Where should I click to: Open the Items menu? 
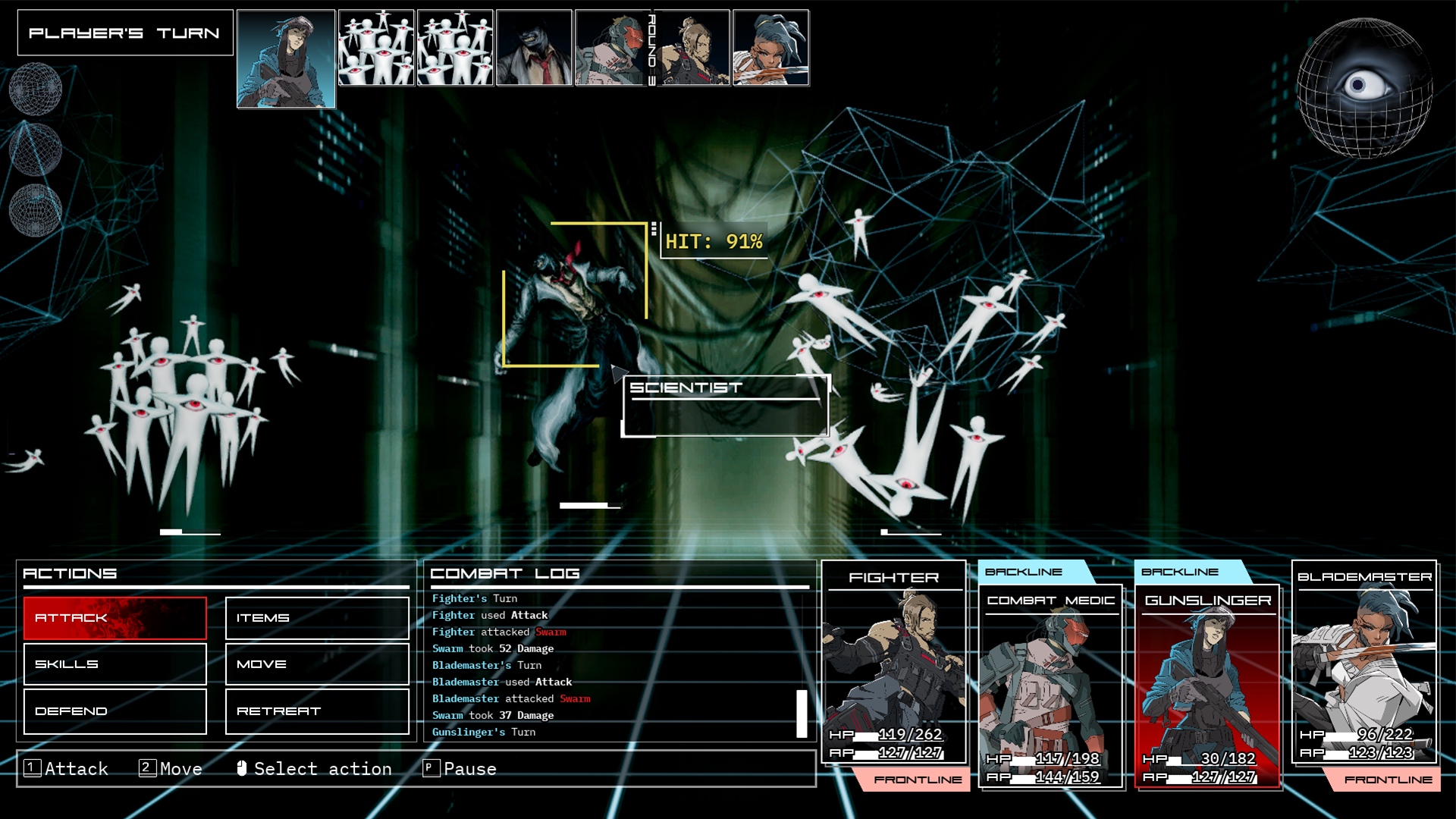point(317,618)
